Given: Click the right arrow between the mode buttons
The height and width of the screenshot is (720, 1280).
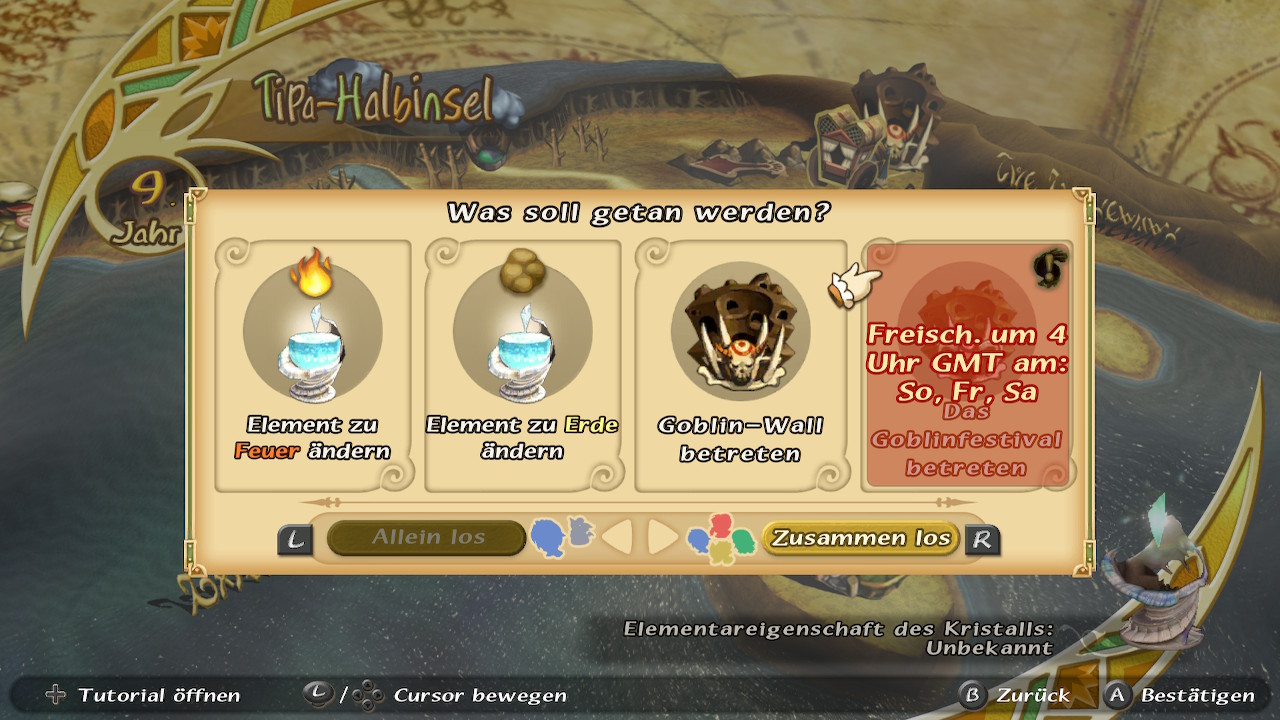Looking at the screenshot, I should click(x=662, y=538).
